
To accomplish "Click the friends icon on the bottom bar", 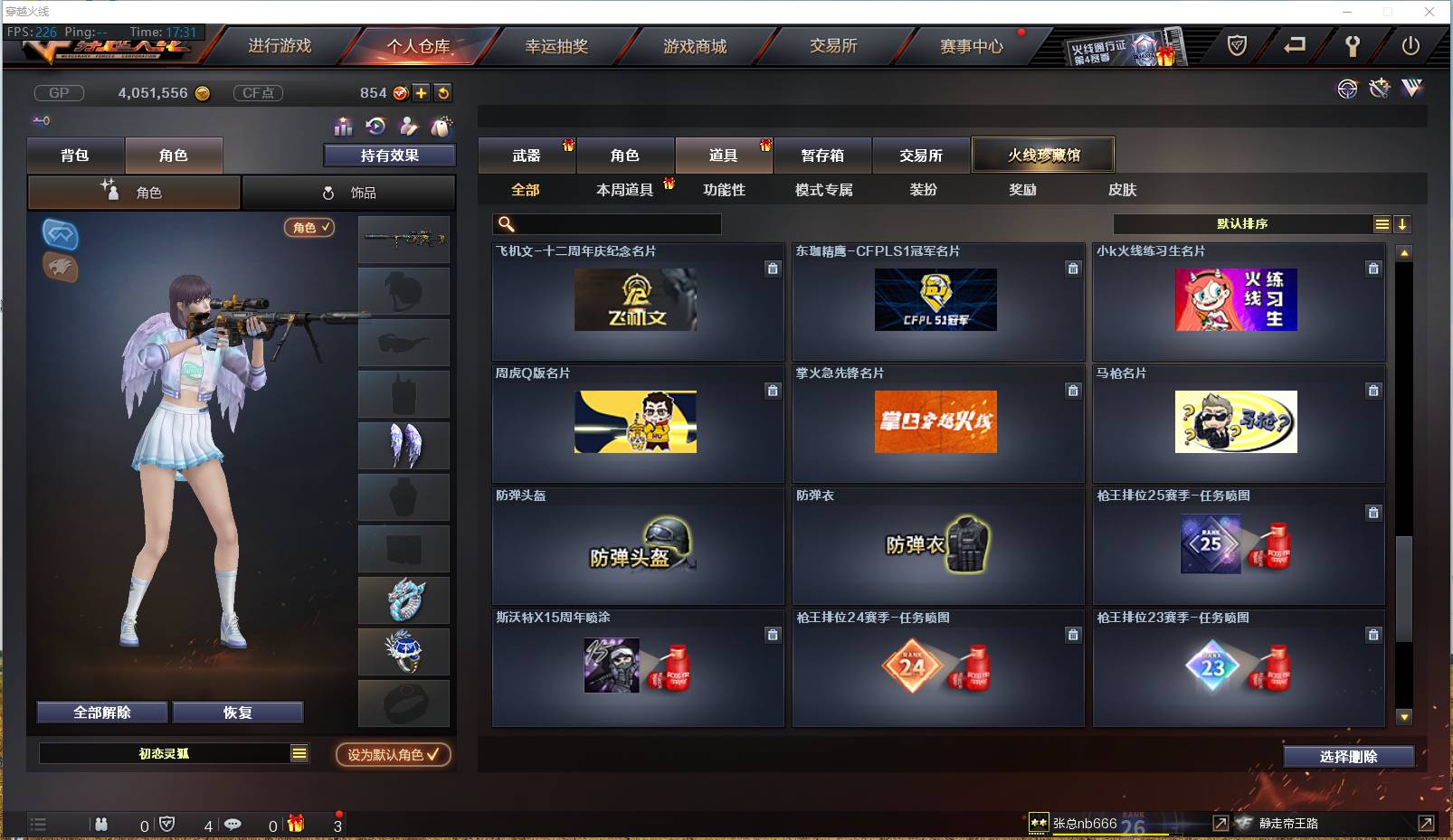I will (101, 824).
